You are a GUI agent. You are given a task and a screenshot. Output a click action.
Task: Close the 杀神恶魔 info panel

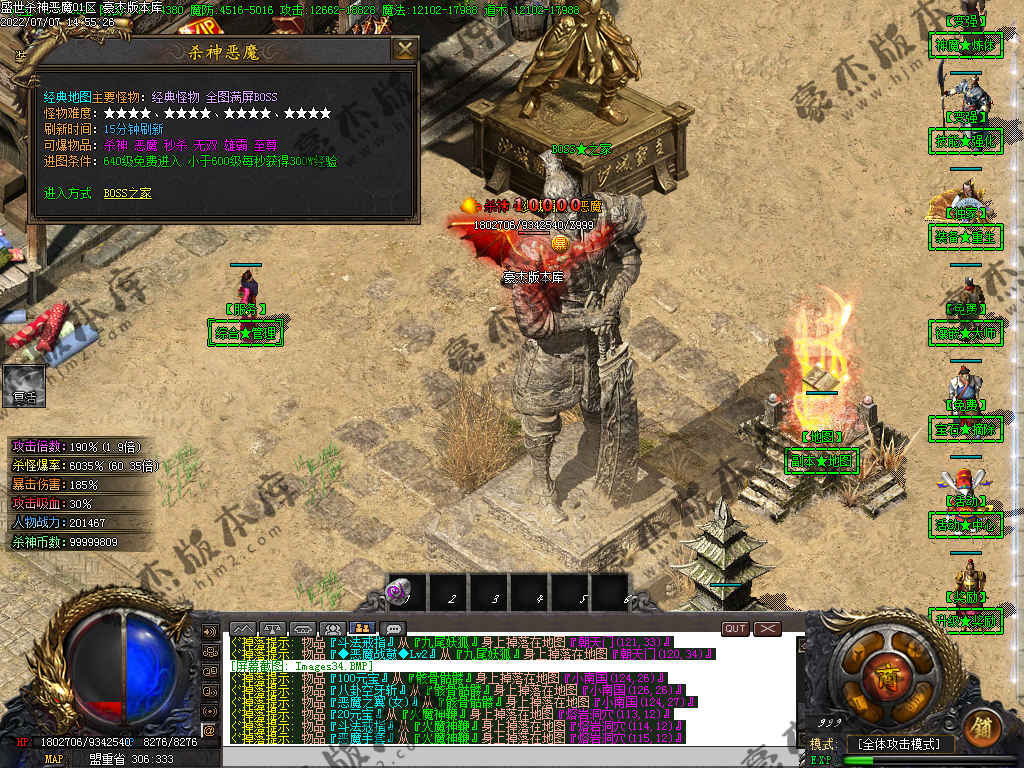[404, 50]
